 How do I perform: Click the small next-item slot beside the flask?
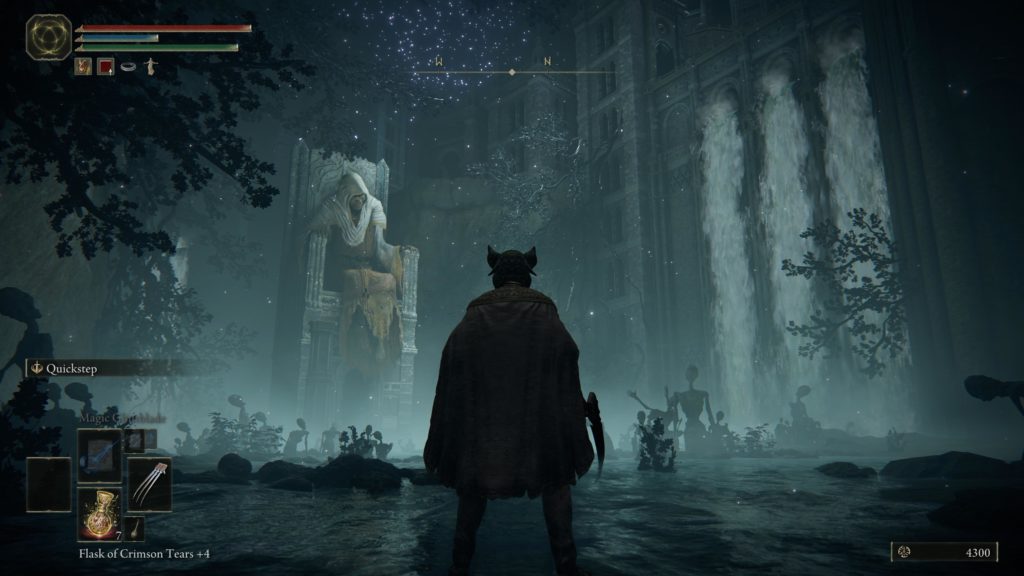(x=133, y=529)
